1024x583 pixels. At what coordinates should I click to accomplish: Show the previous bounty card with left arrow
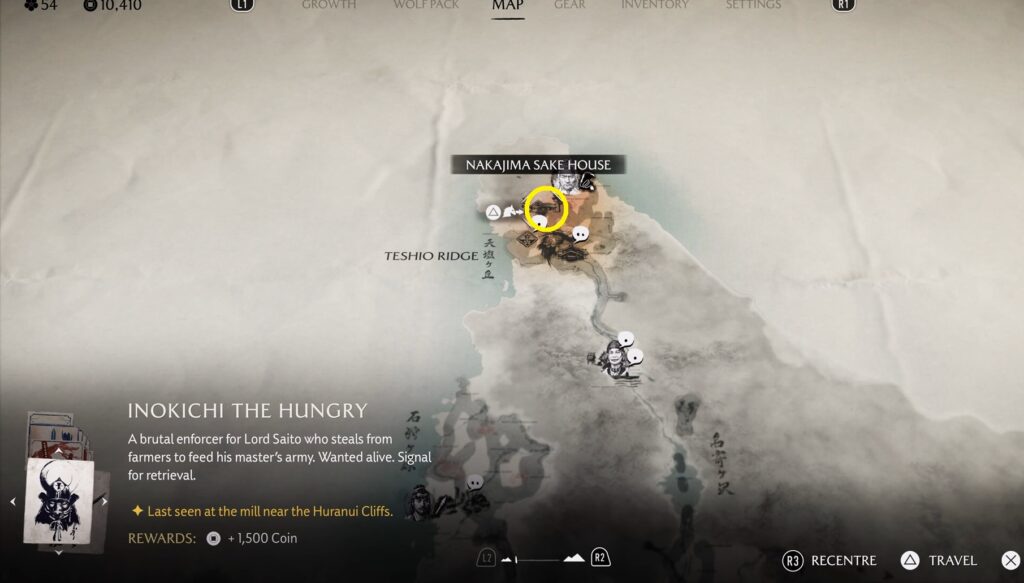click(x=13, y=501)
